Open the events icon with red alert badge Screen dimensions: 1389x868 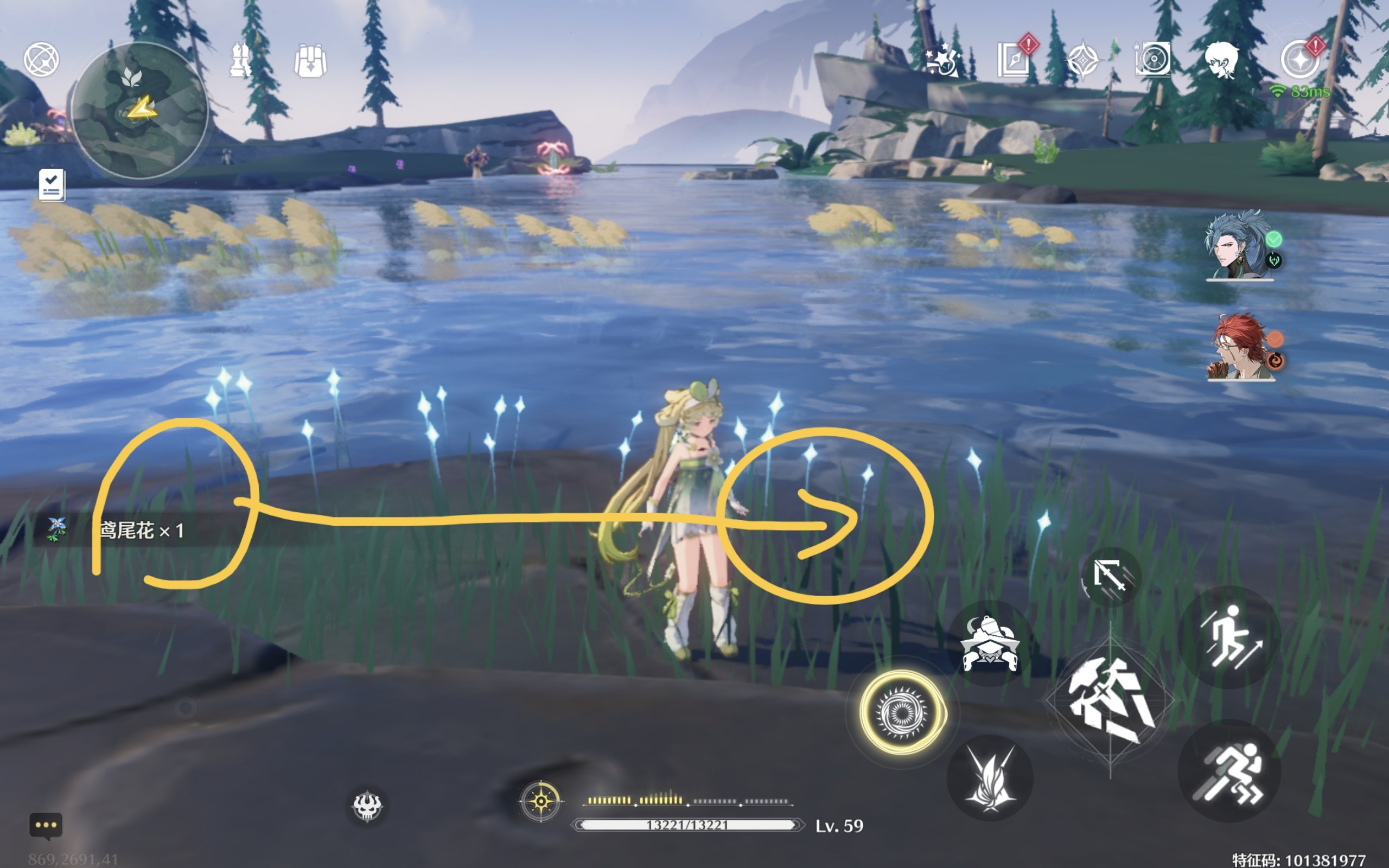1014,59
